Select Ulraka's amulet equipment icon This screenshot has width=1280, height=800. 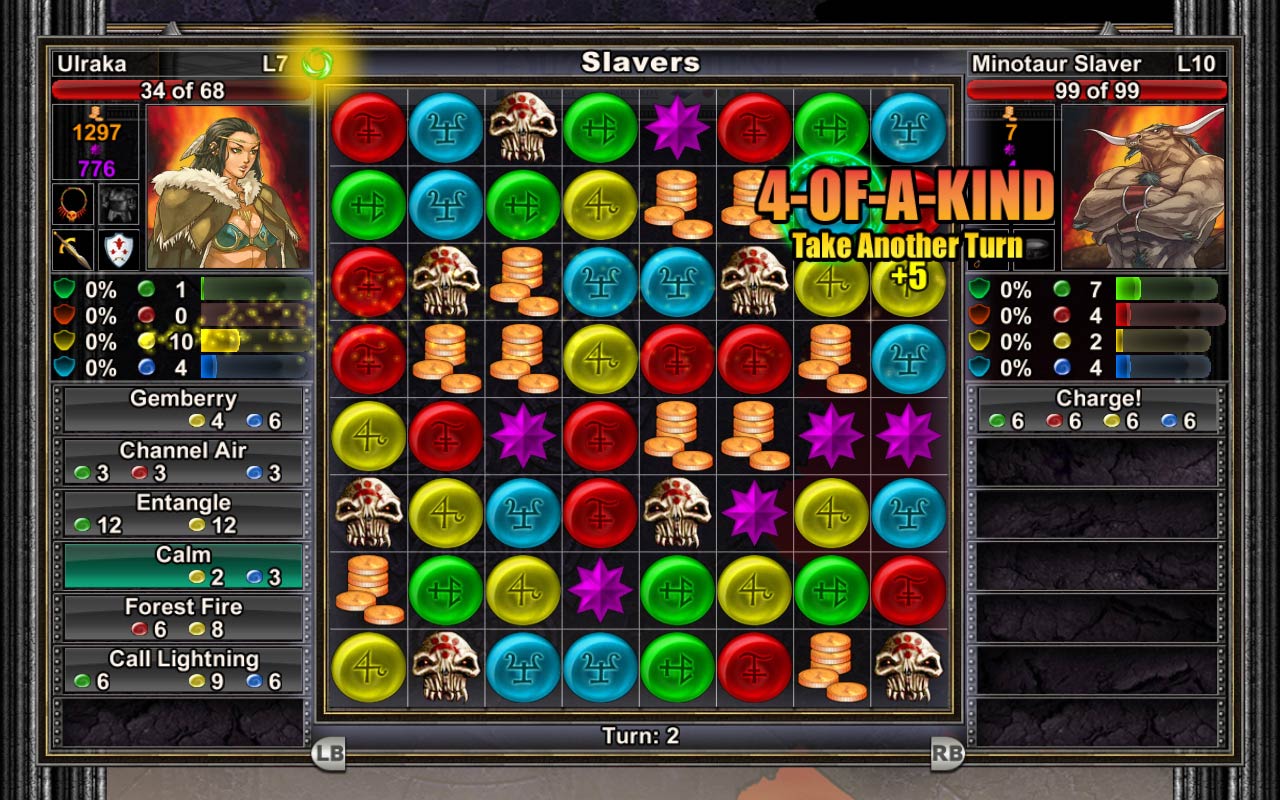[72, 203]
